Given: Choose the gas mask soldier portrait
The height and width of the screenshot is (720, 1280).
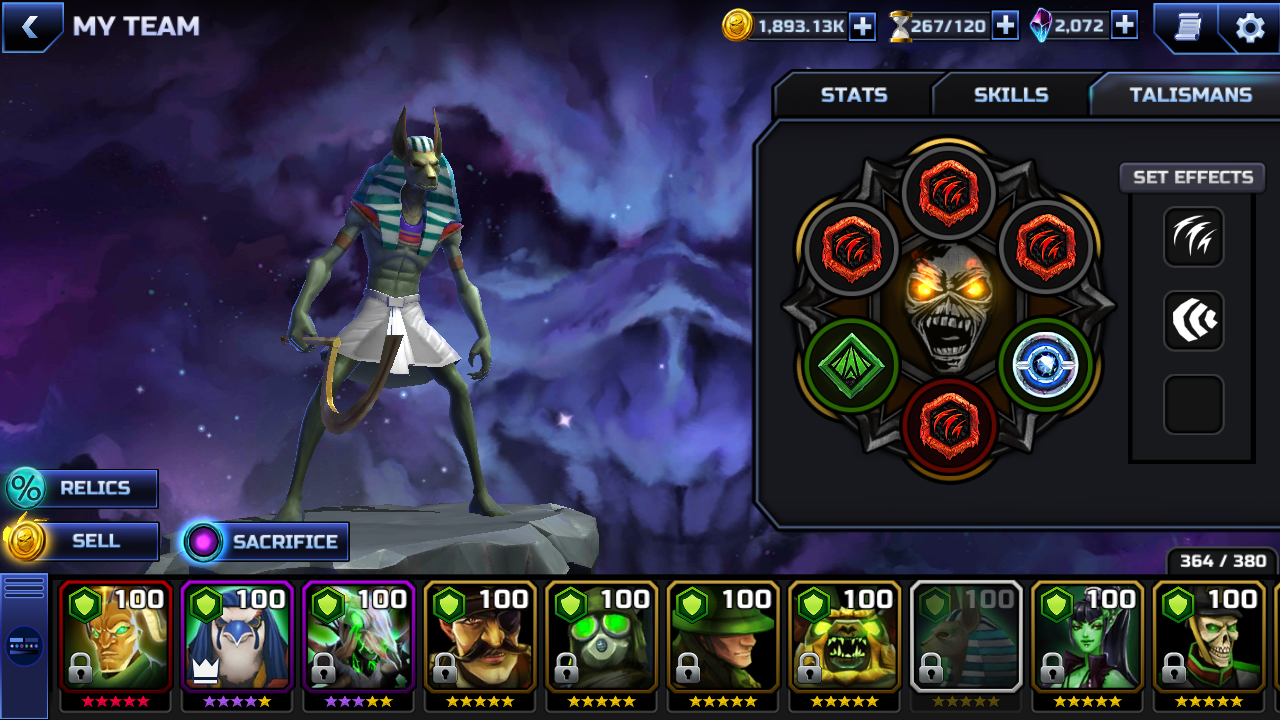Looking at the screenshot, I should point(601,637).
